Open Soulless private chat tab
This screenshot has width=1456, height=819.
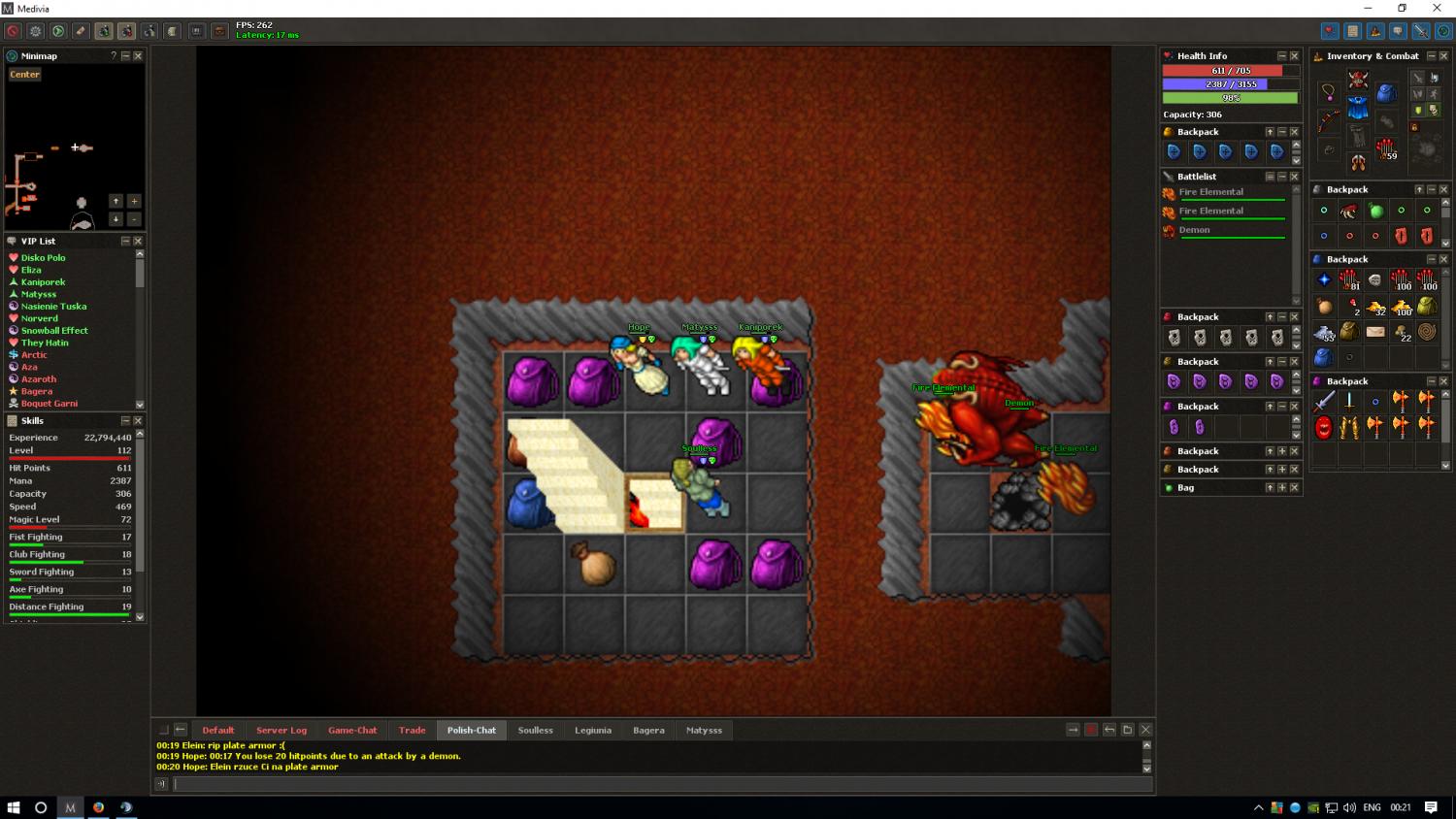[x=535, y=731]
